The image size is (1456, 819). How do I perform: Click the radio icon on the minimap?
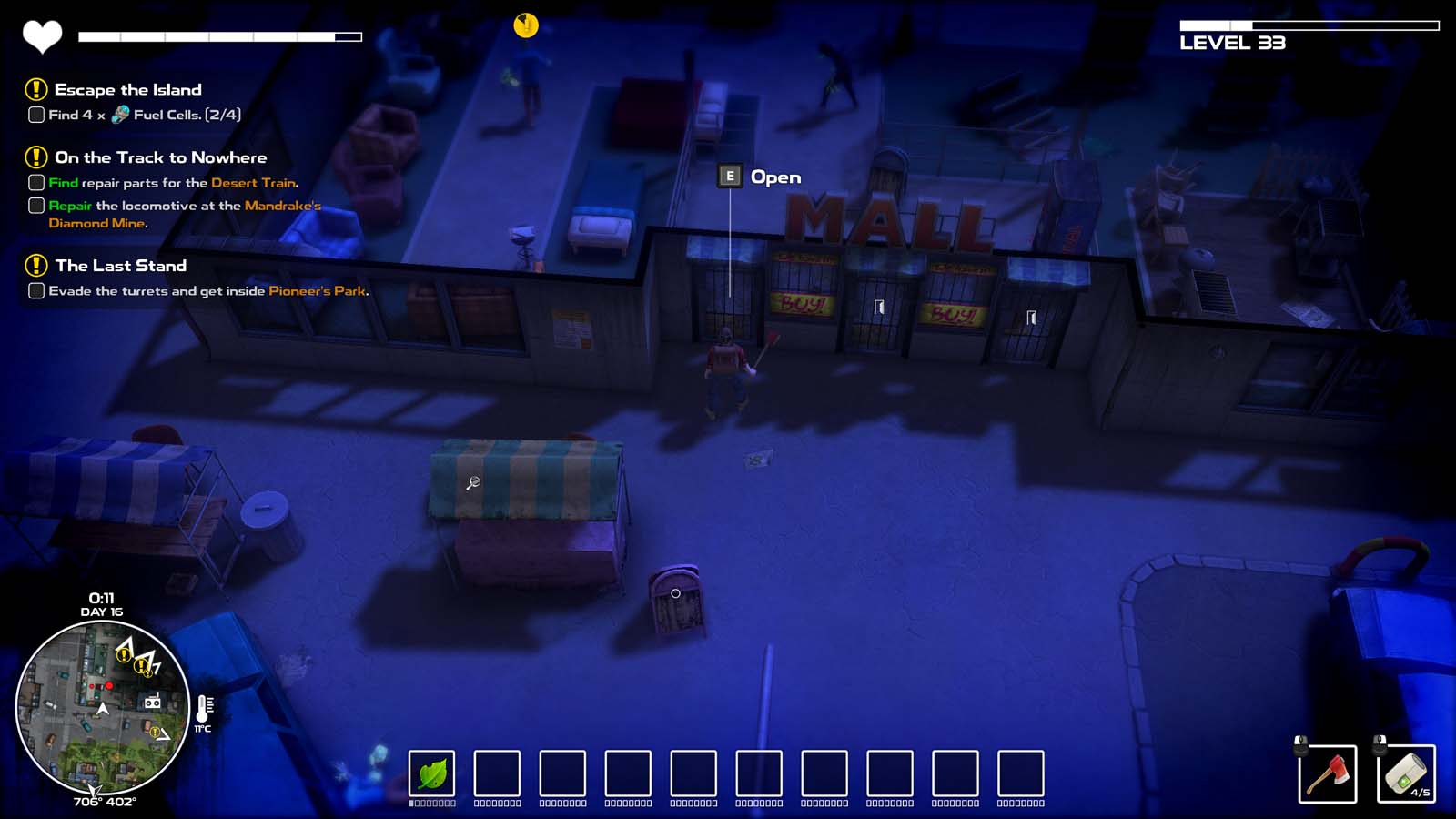(153, 701)
